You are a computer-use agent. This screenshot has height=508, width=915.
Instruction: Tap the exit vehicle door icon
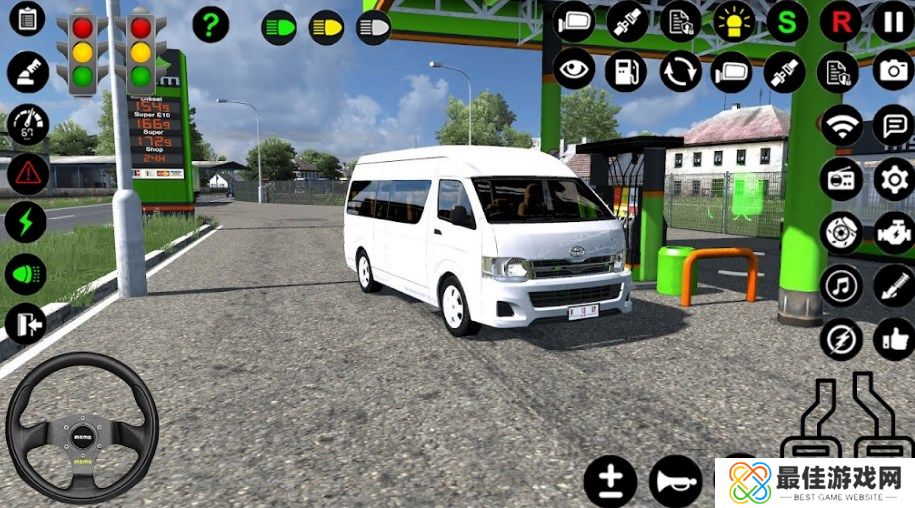pyautogui.click(x=26, y=324)
